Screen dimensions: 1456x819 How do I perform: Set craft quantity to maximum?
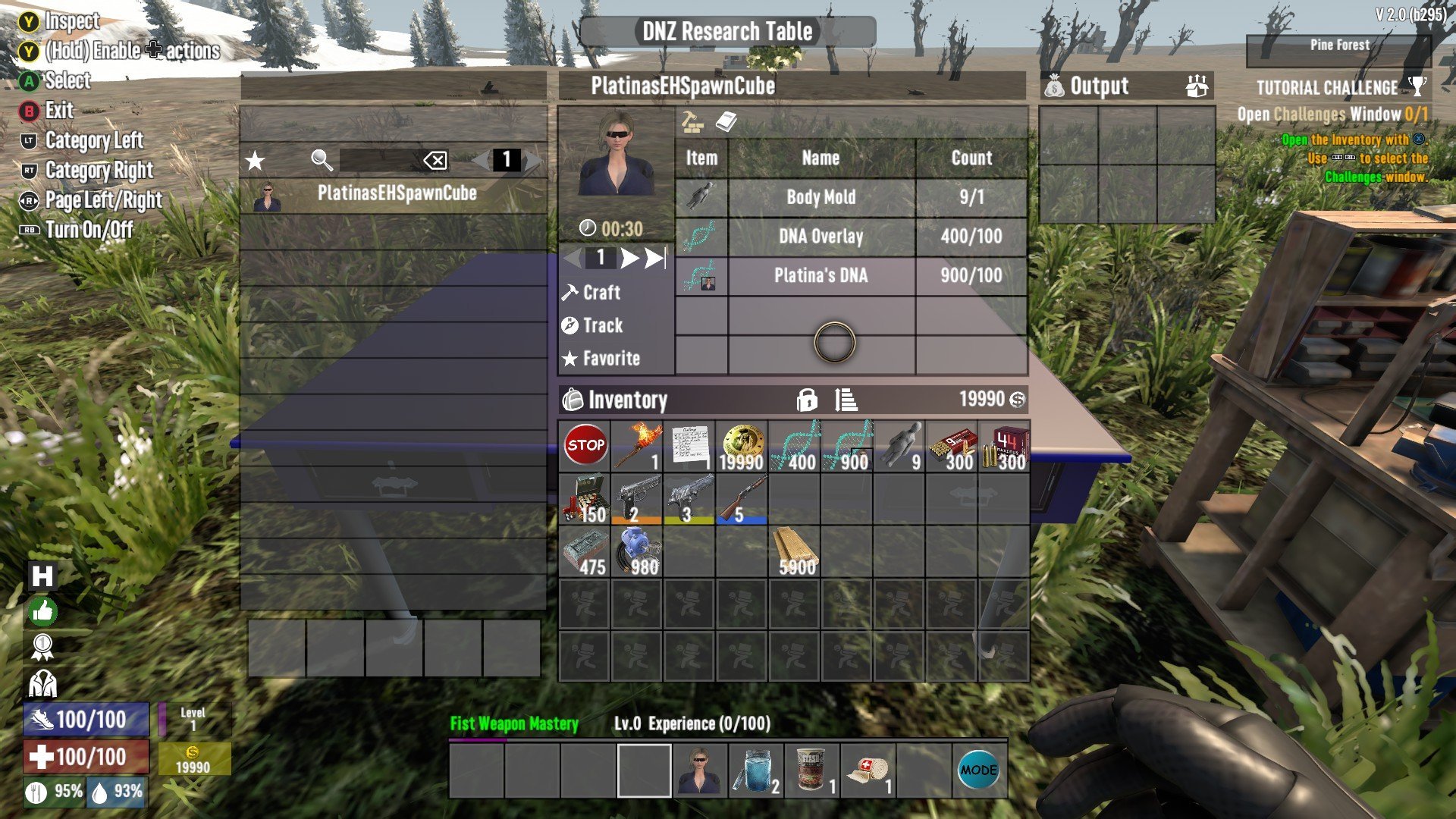coord(655,259)
